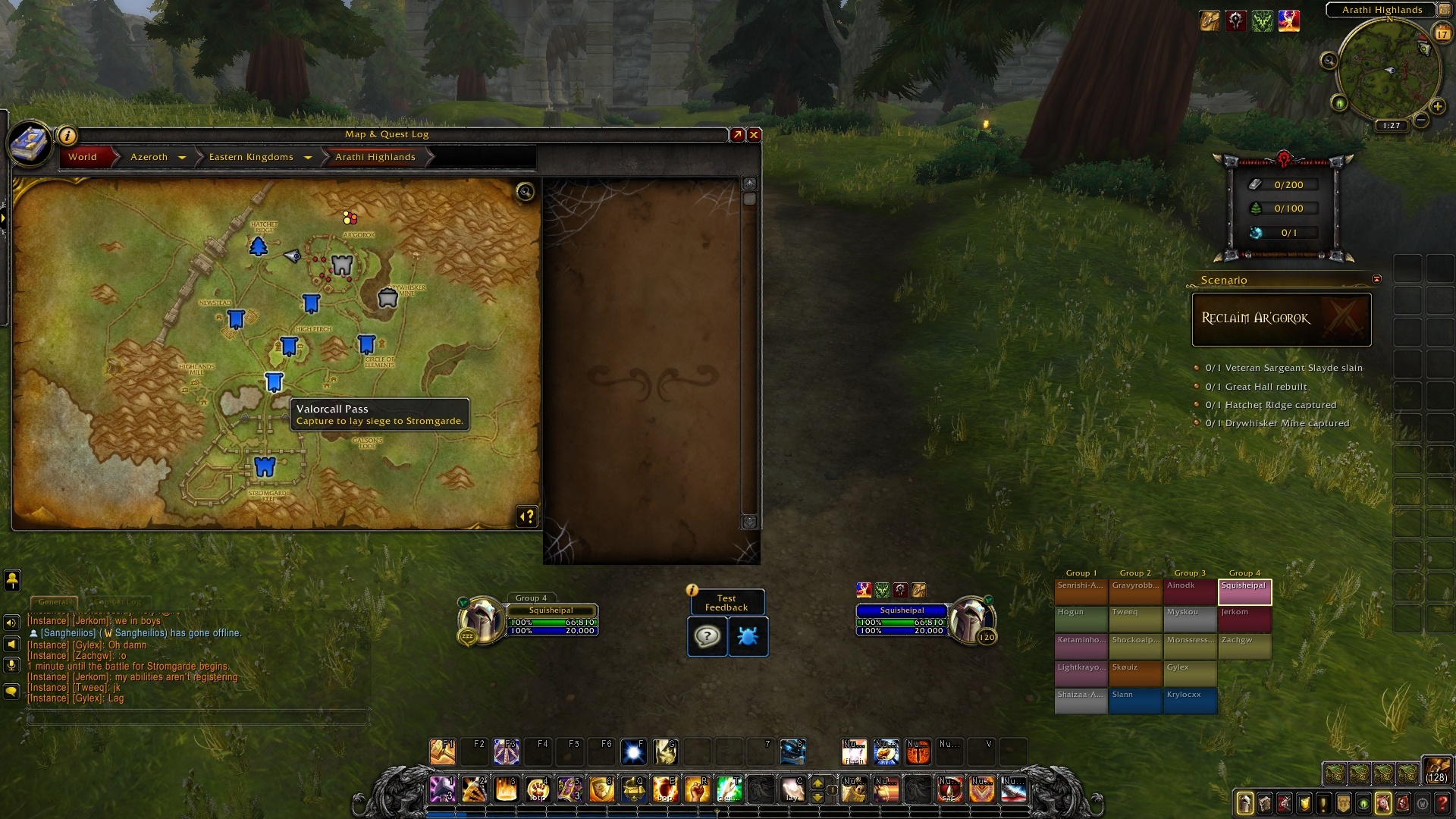
Task: Open help with the red question mark icon
Action: tap(1442, 802)
